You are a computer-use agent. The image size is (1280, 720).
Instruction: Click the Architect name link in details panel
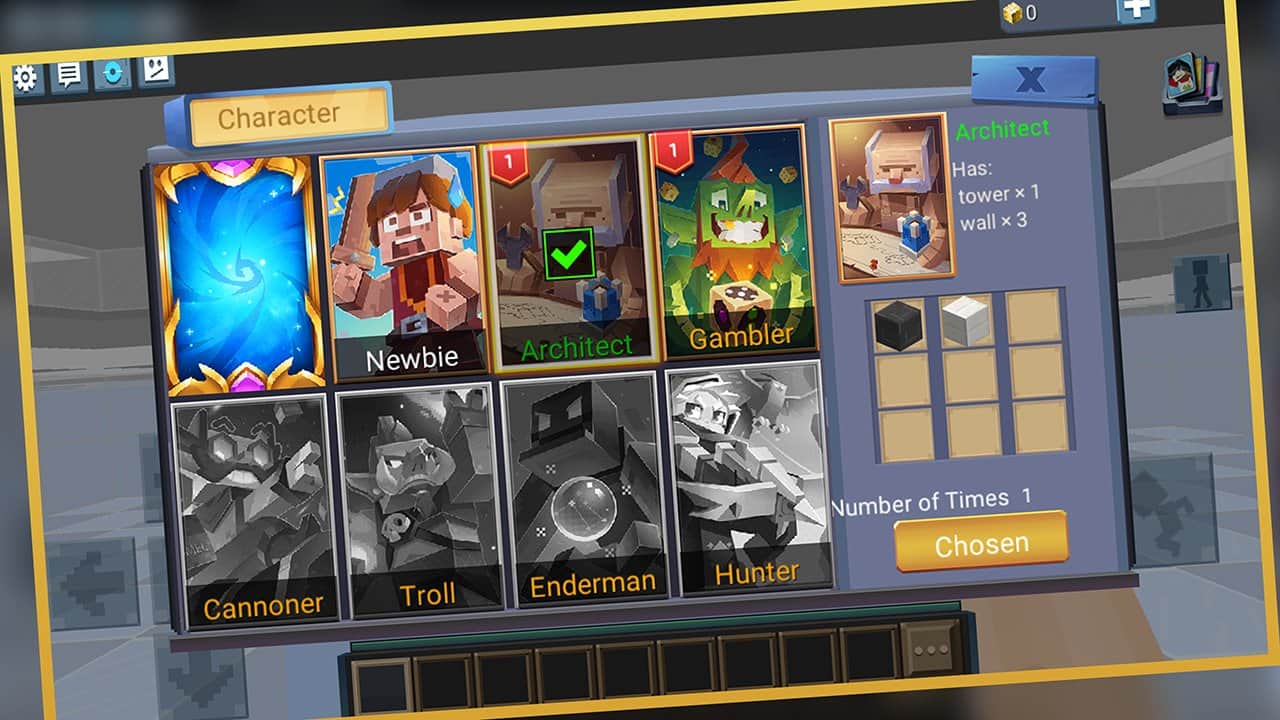coord(1002,128)
